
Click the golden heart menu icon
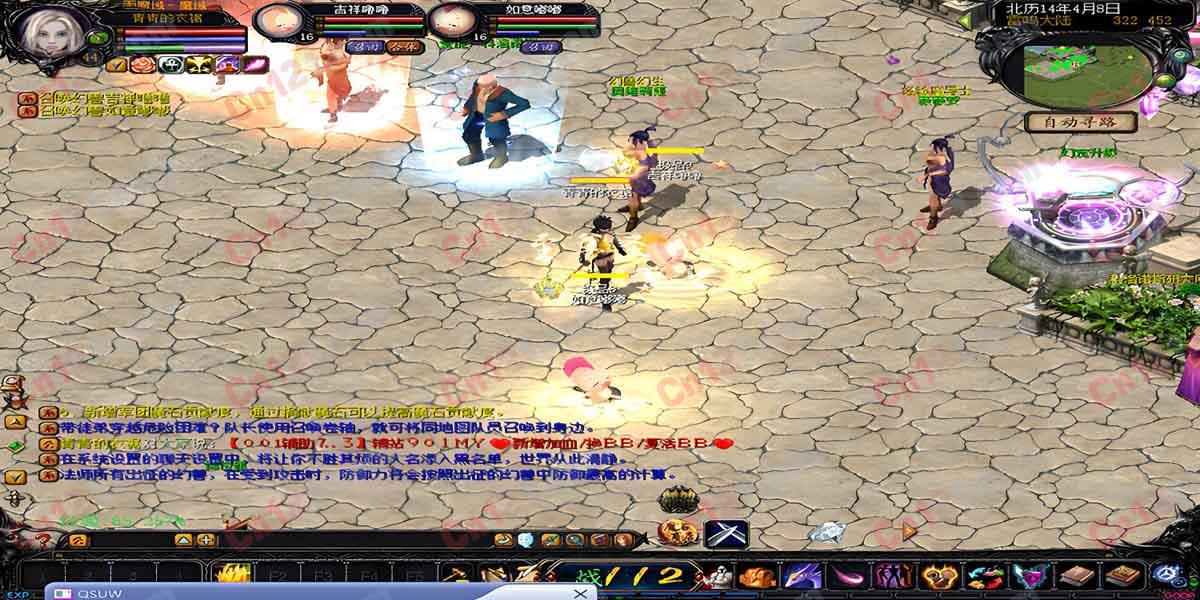coord(937,577)
